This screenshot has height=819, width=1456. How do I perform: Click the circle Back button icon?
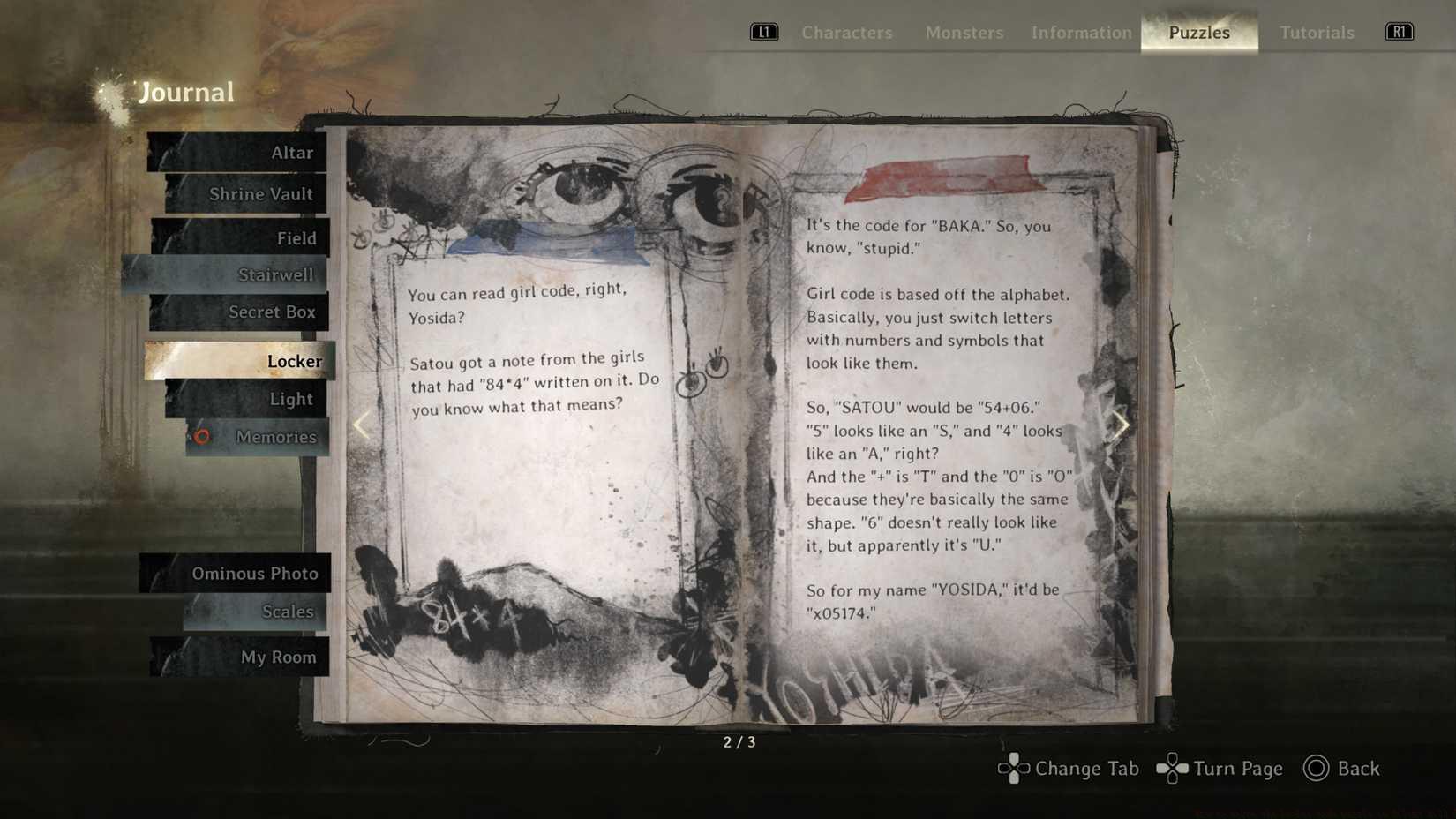coord(1316,769)
